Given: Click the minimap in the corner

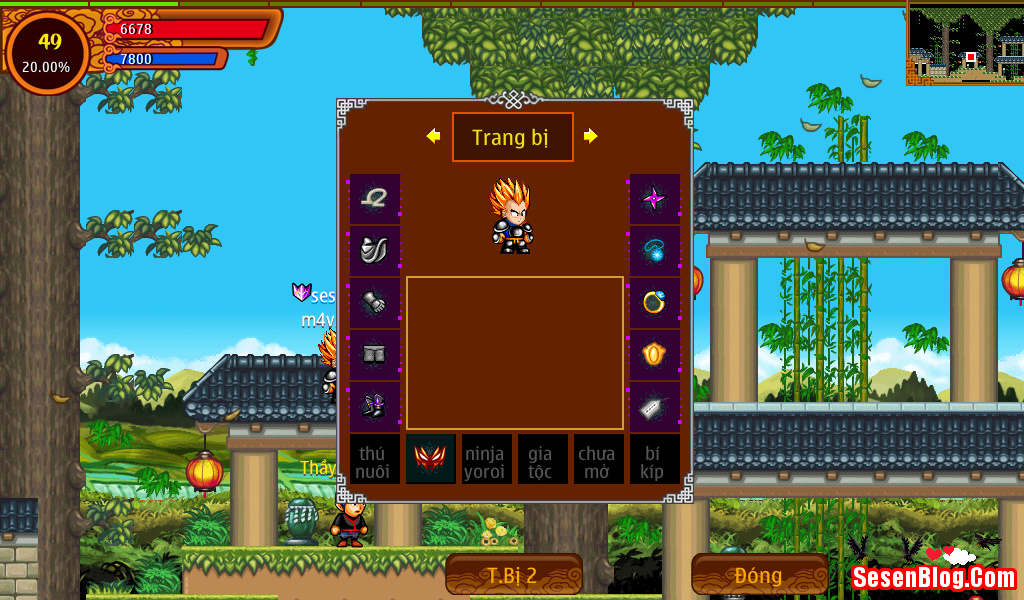Looking at the screenshot, I should (x=965, y=42).
